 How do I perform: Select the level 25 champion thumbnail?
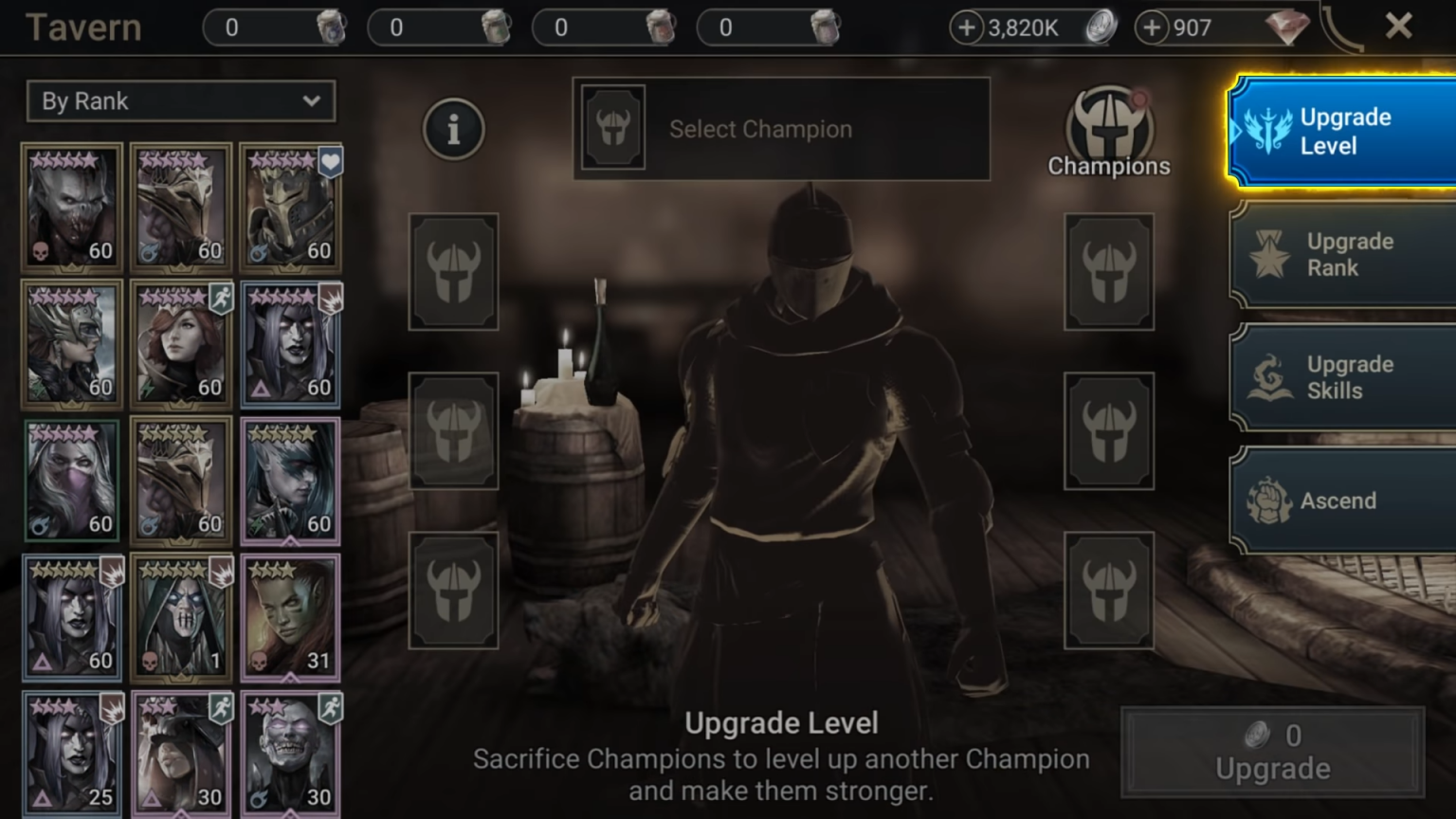[x=71, y=752]
